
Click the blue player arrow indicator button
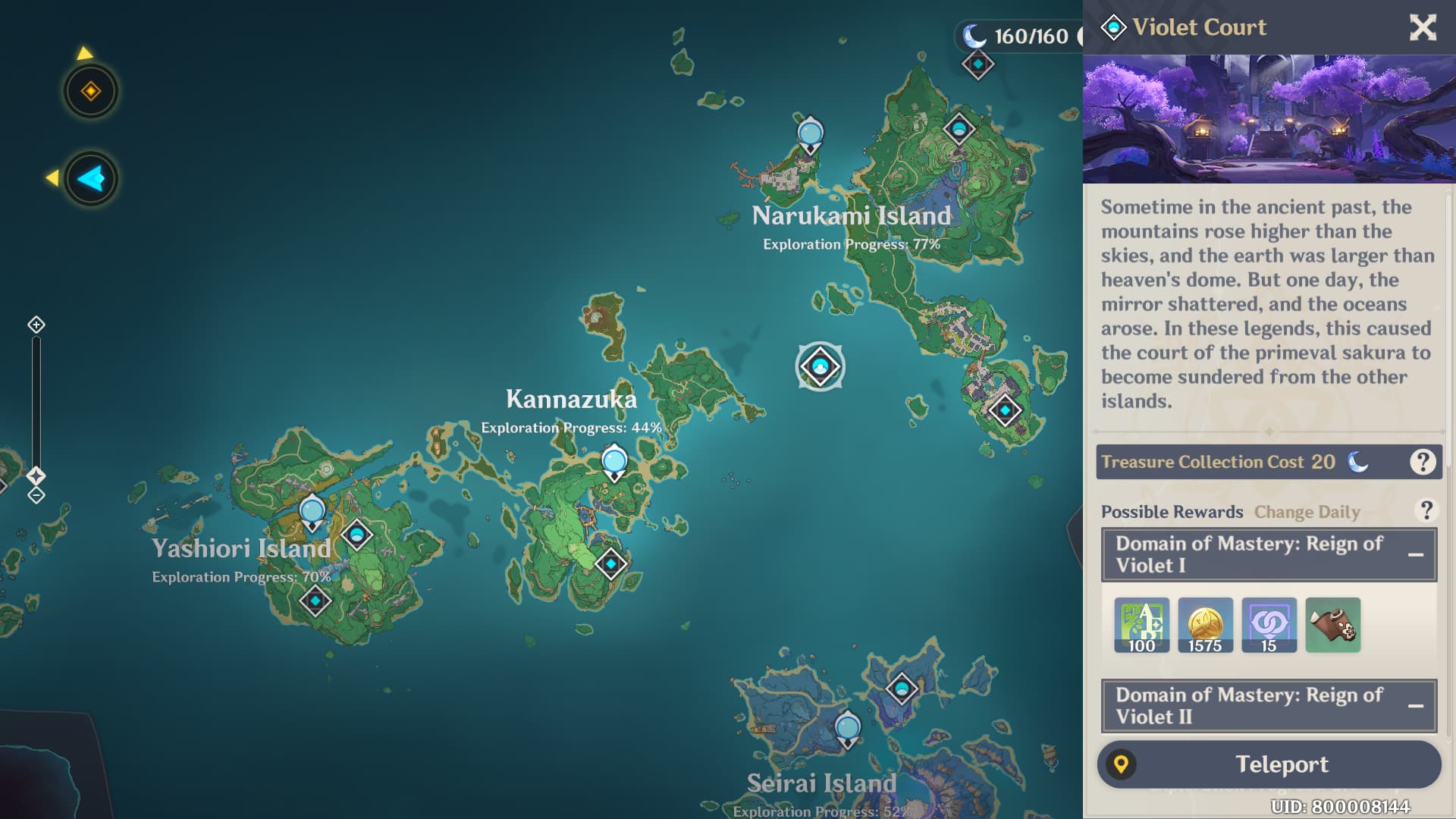tap(91, 179)
